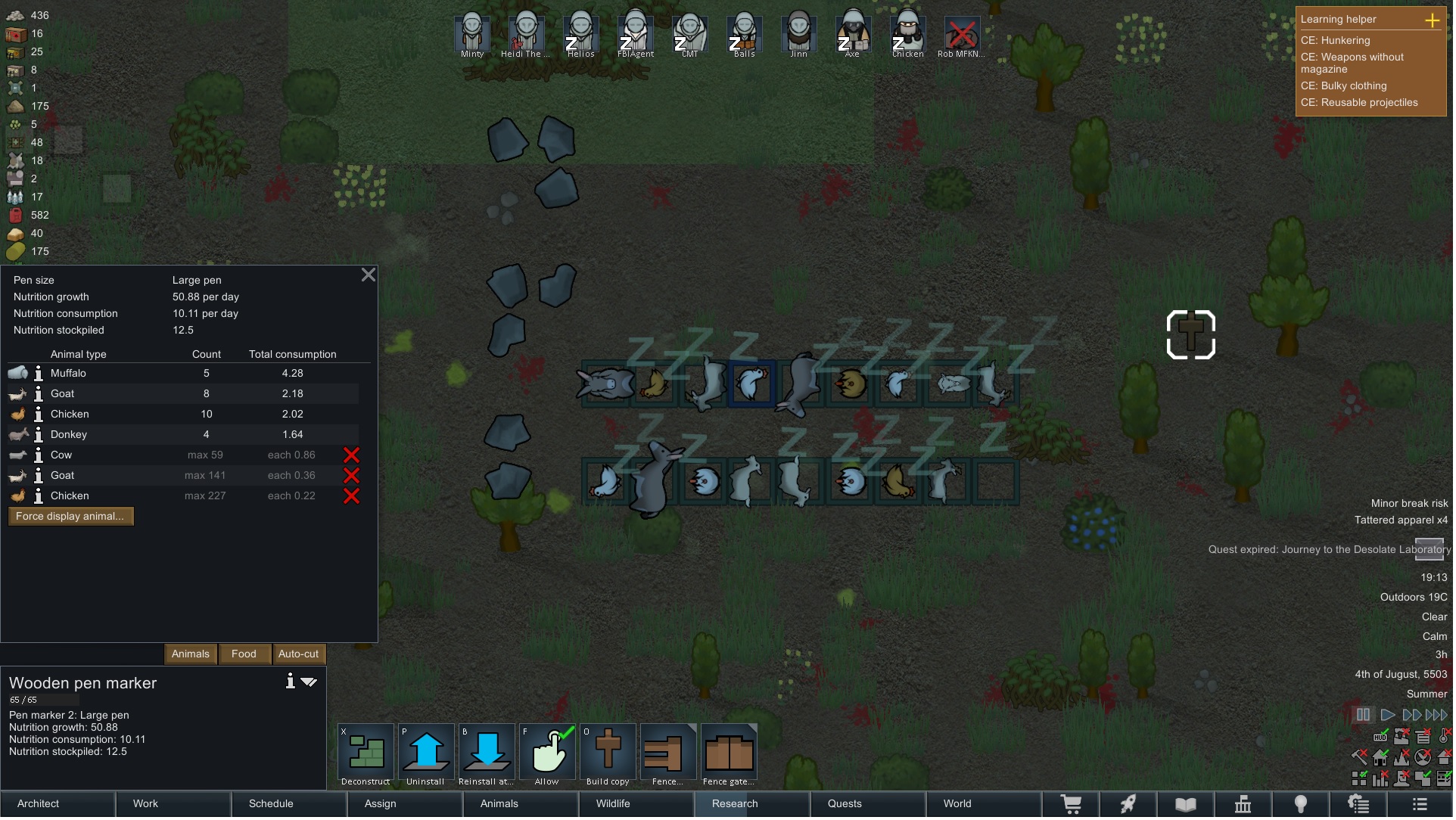Click the Force display animal button
The width and height of the screenshot is (1456, 820).
[70, 517]
